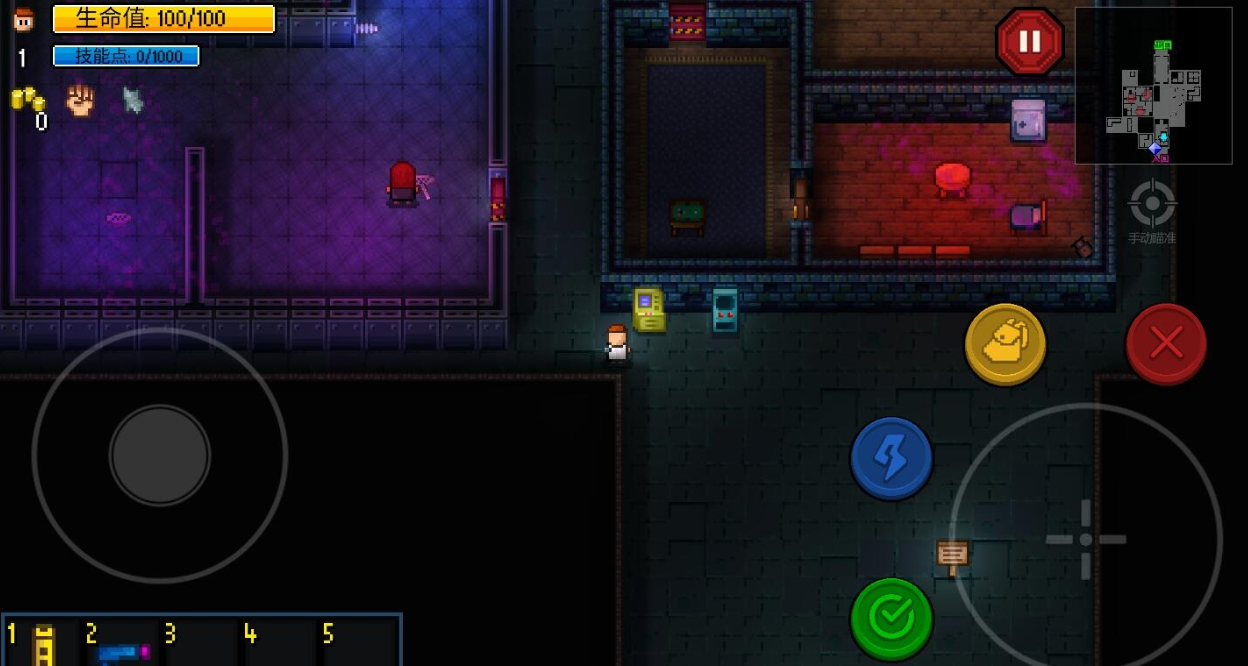The width and height of the screenshot is (1248, 666).
Task: Tap the movement joystick knob
Action: [160, 455]
